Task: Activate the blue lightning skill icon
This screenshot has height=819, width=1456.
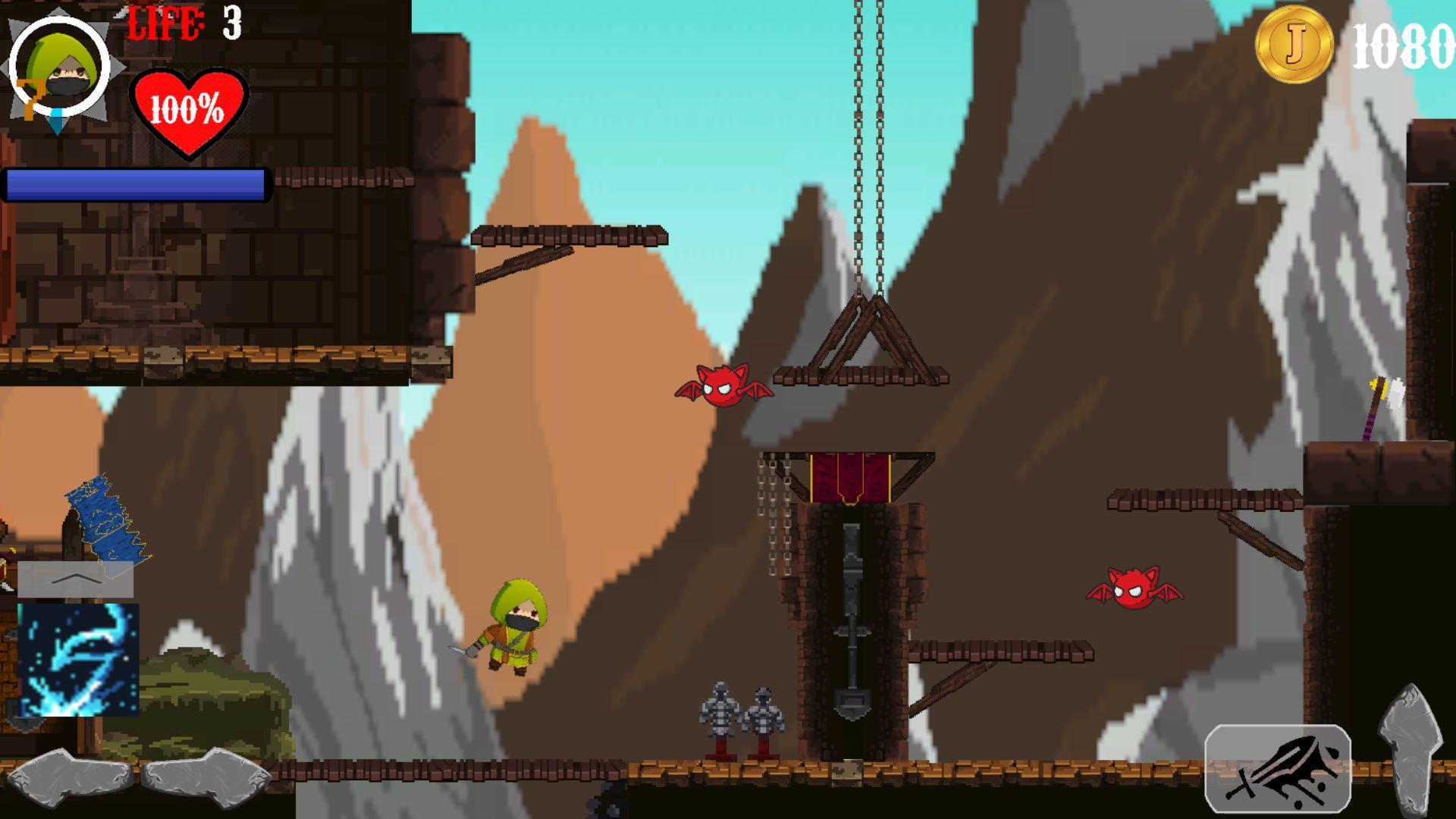Action: [80, 660]
